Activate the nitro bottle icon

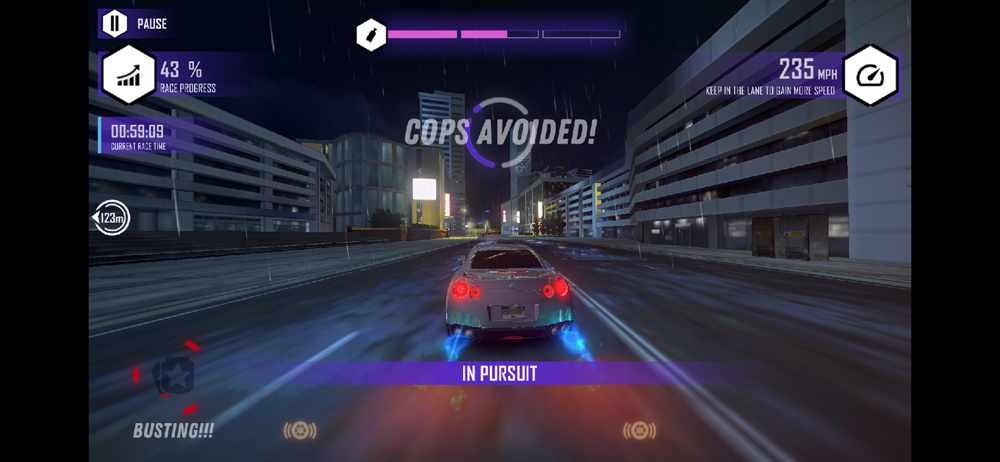(x=371, y=35)
